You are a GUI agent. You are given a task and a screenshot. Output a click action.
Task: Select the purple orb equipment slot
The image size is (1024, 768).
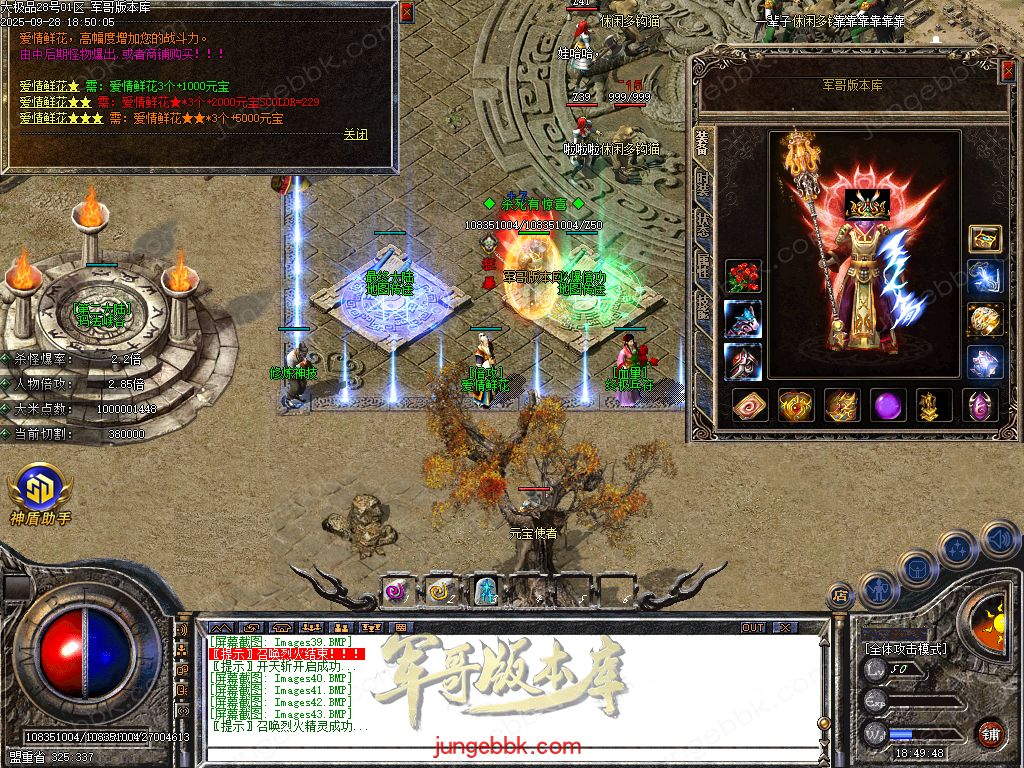[888, 405]
